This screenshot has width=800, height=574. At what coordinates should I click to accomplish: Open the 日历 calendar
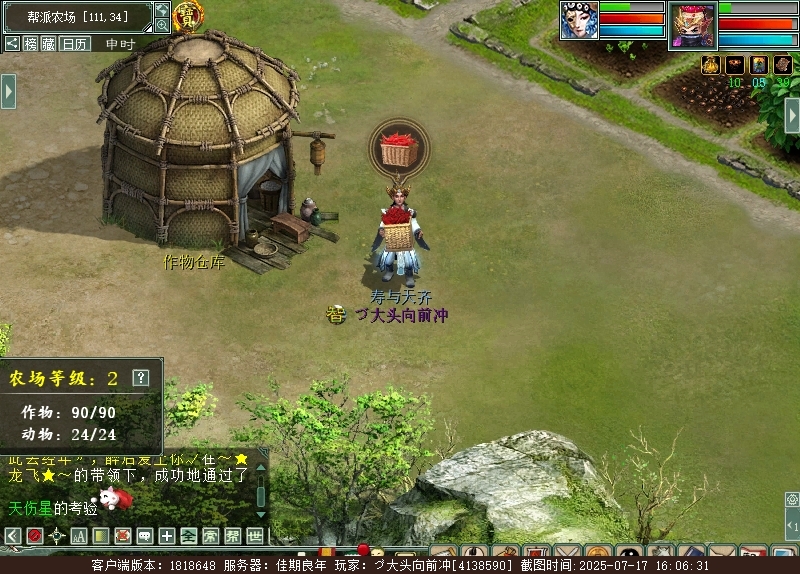[x=74, y=43]
